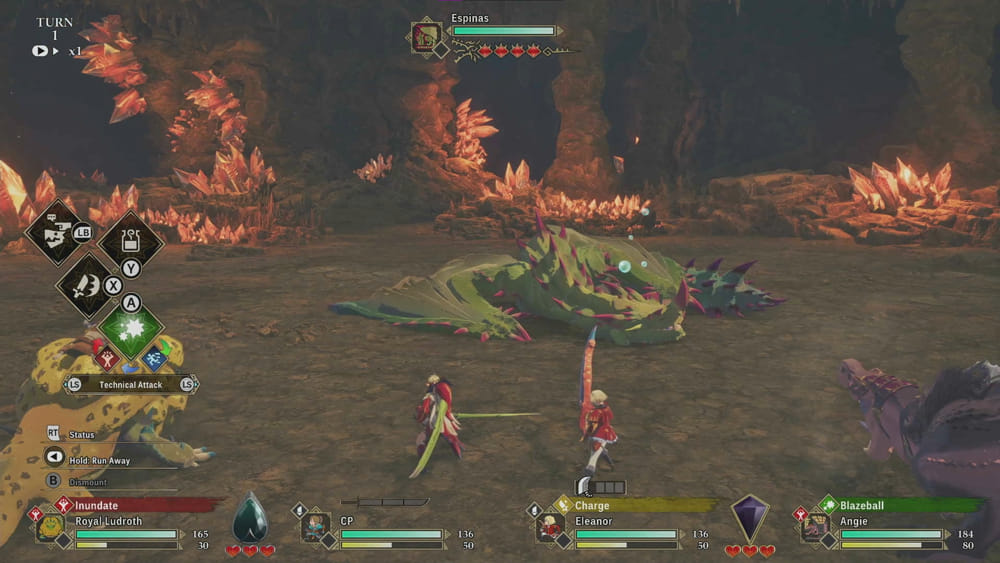The width and height of the screenshot is (1000, 563).
Task: Click the Technical Attack label bar
Action: click(131, 384)
